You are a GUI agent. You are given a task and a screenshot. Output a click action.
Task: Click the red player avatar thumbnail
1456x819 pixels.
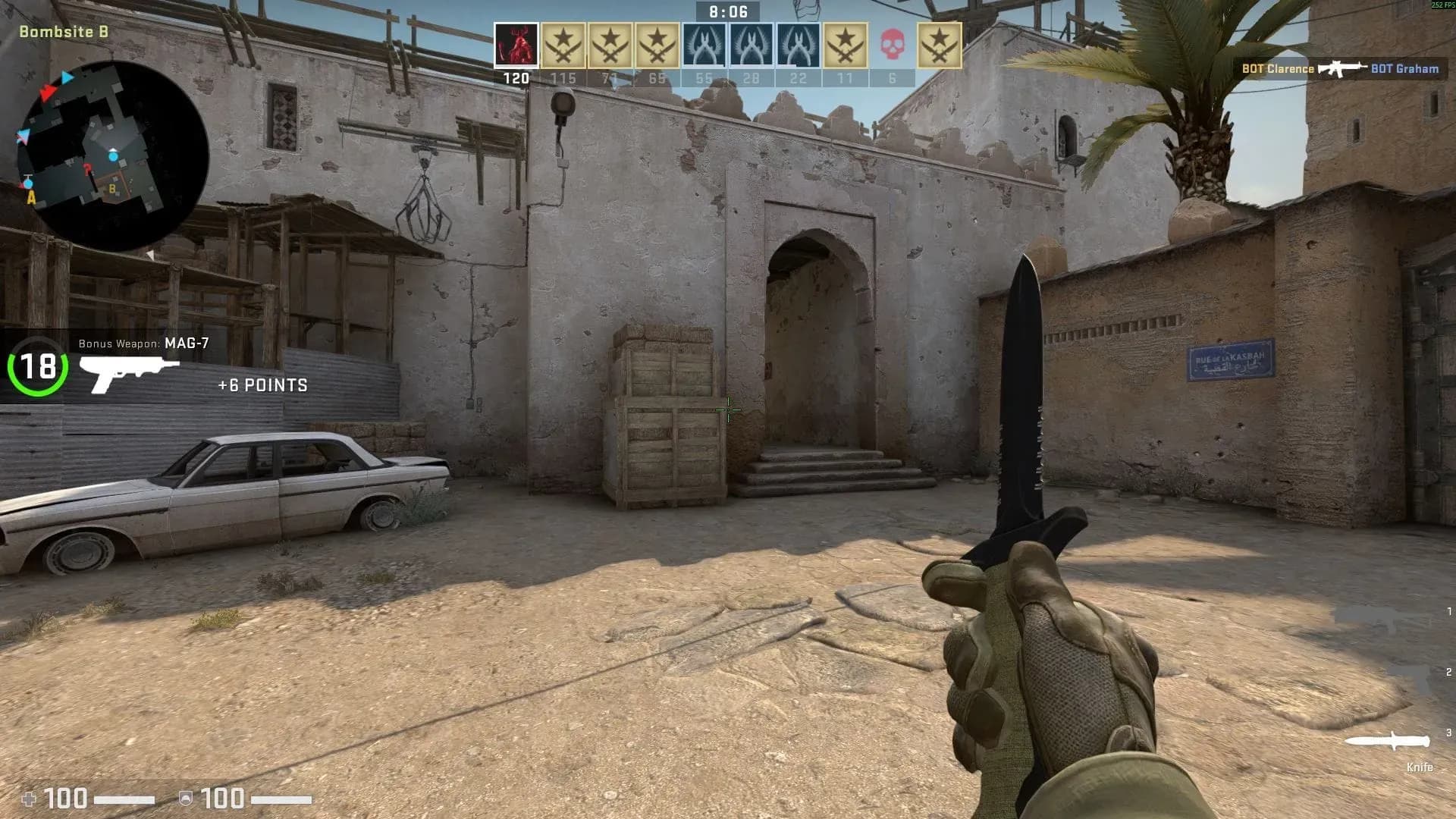(516, 45)
